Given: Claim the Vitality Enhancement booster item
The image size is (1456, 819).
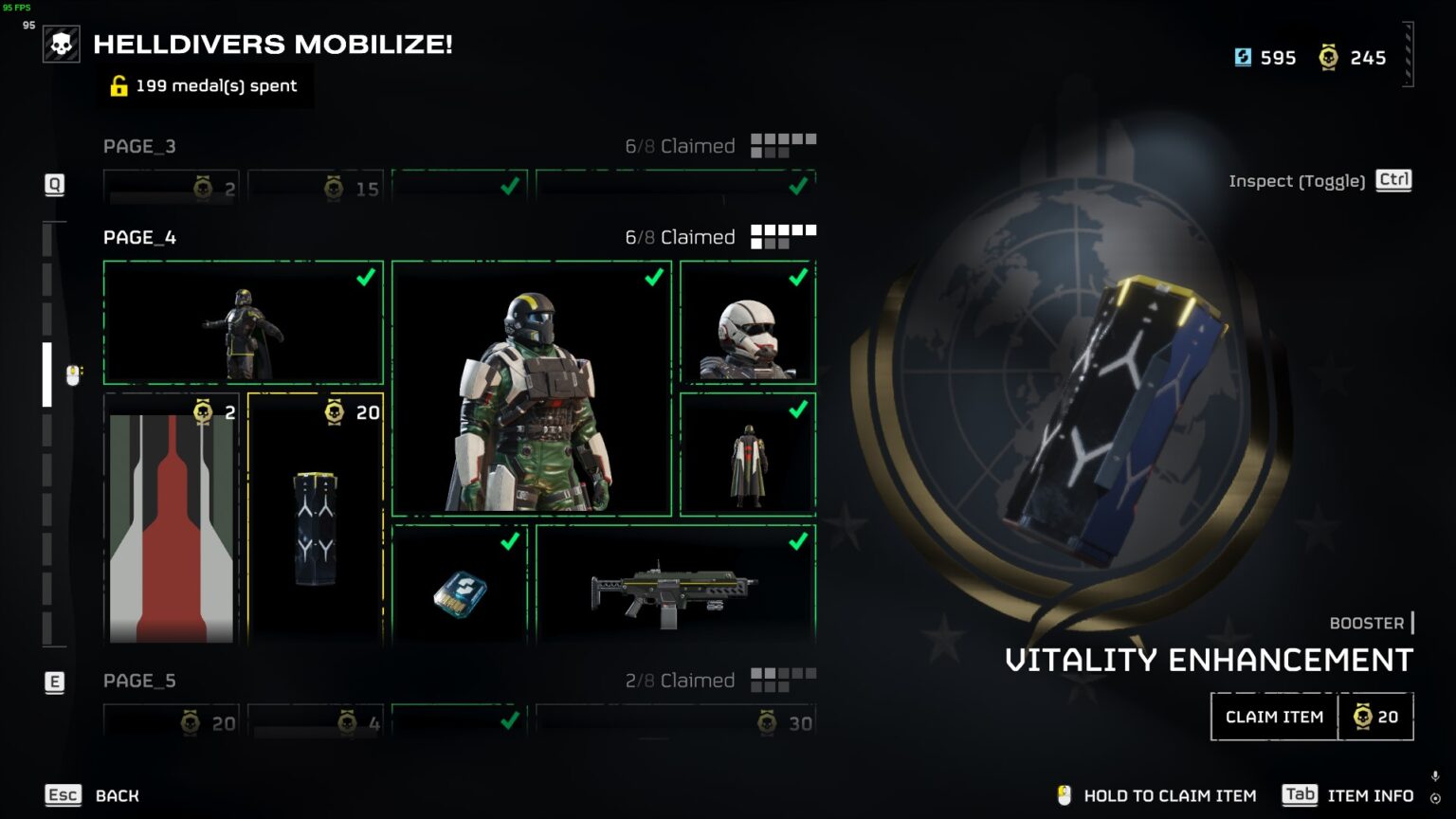Looking at the screenshot, I should (1274, 717).
